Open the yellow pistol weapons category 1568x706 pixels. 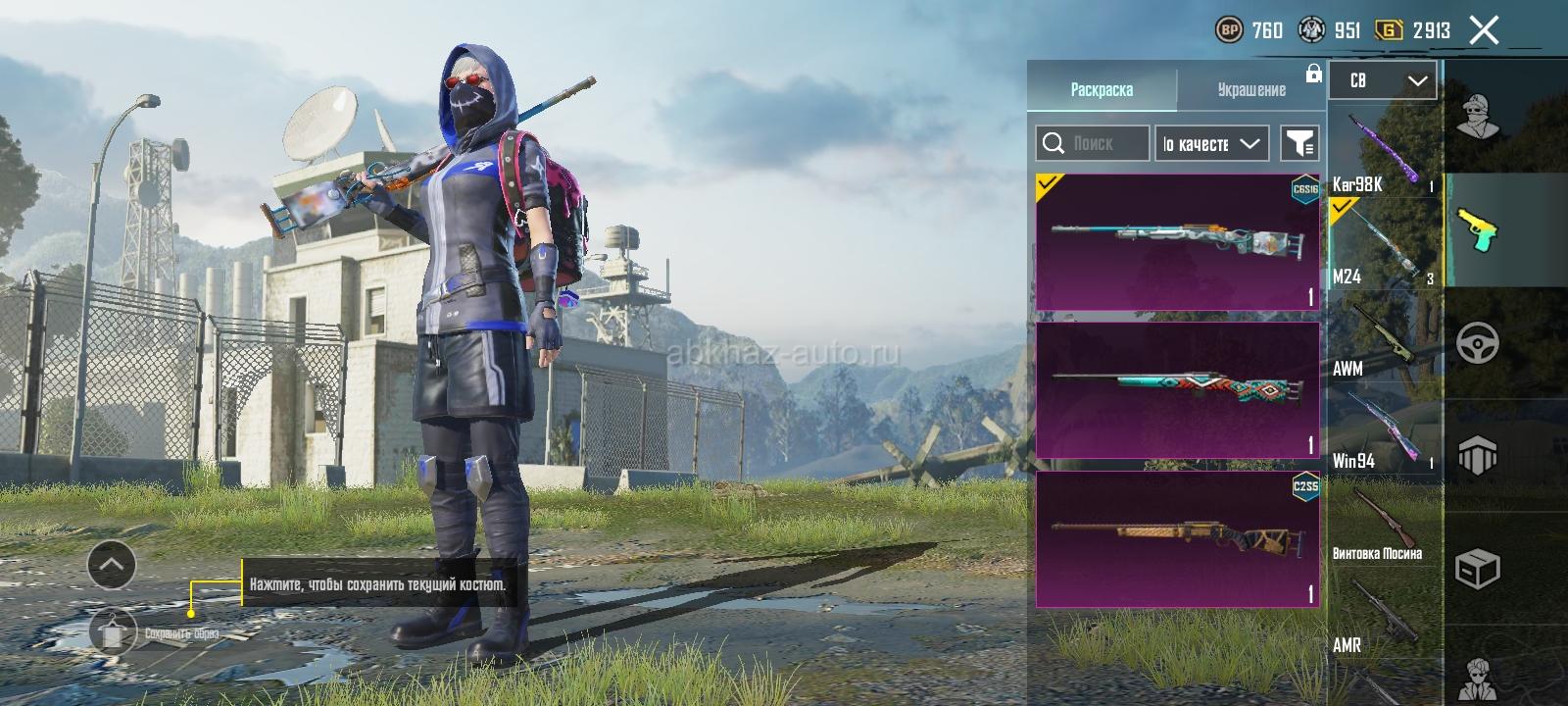click(x=1477, y=230)
